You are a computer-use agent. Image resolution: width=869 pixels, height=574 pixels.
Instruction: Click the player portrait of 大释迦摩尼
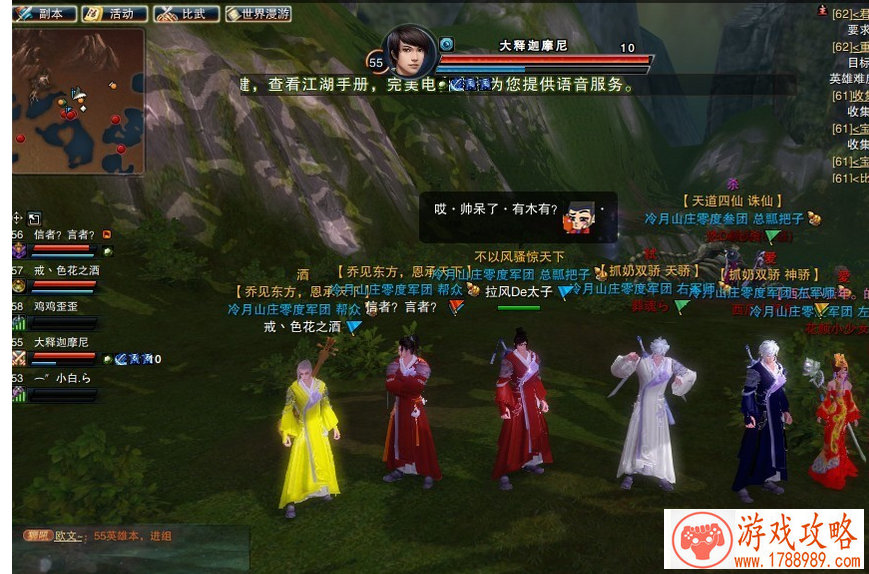tap(410, 51)
